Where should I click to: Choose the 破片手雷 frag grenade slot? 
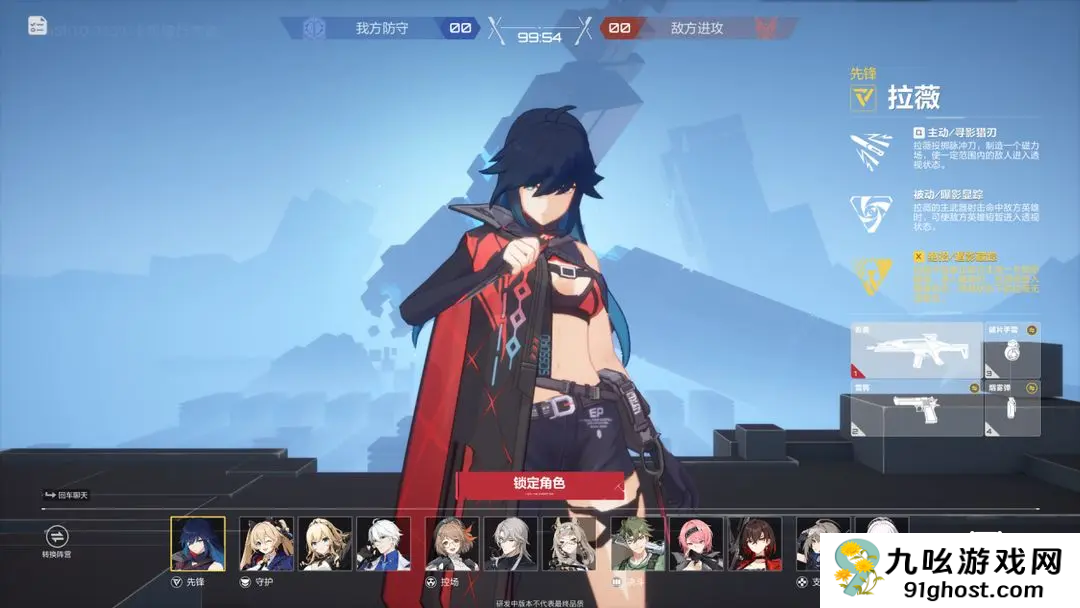(1012, 351)
